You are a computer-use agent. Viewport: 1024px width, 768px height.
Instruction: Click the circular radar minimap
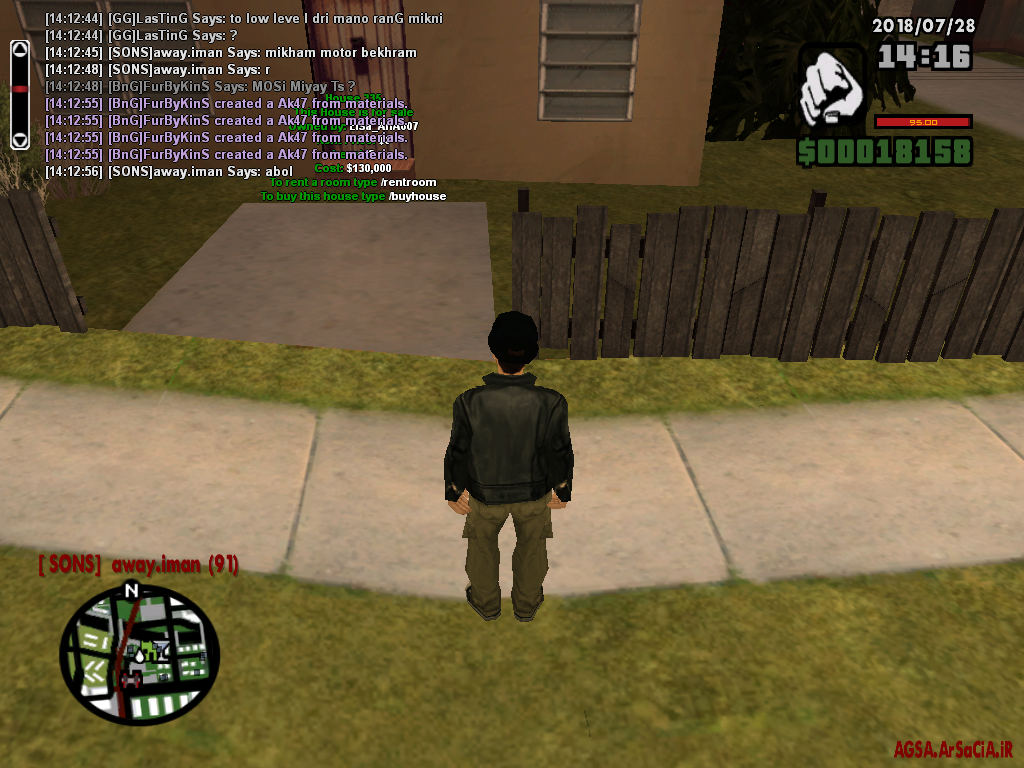pyautogui.click(x=138, y=654)
